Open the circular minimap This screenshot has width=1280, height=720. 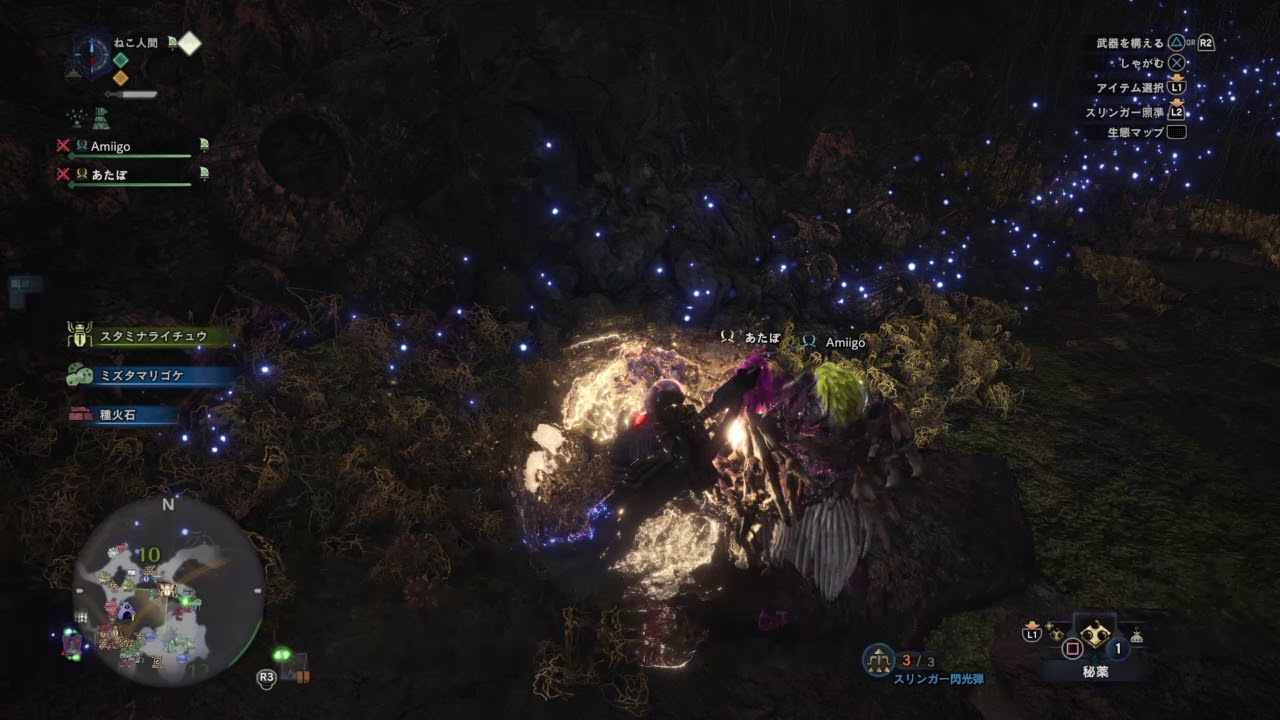167,592
